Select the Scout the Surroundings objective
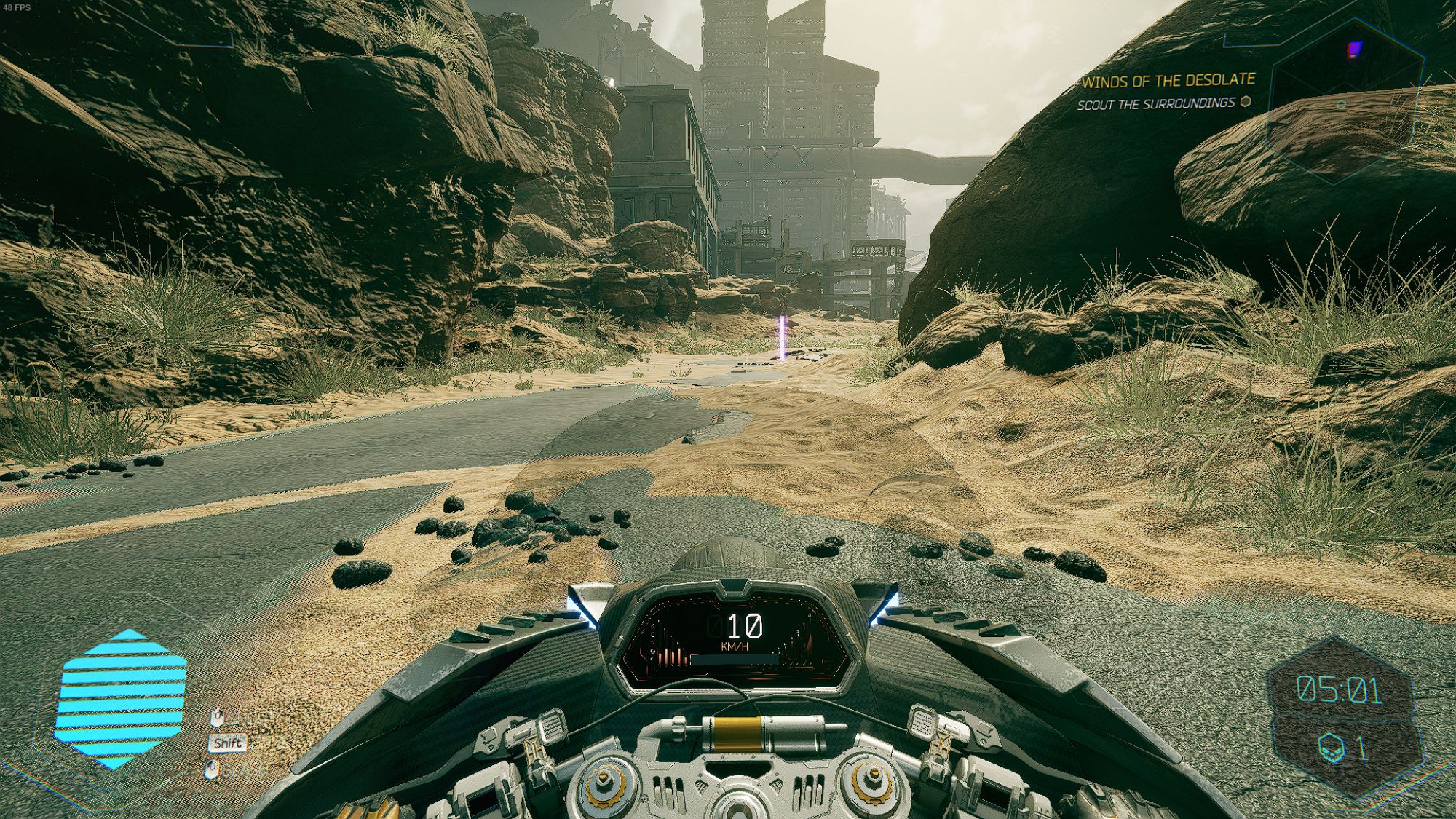The height and width of the screenshot is (819, 1456). (x=1156, y=103)
